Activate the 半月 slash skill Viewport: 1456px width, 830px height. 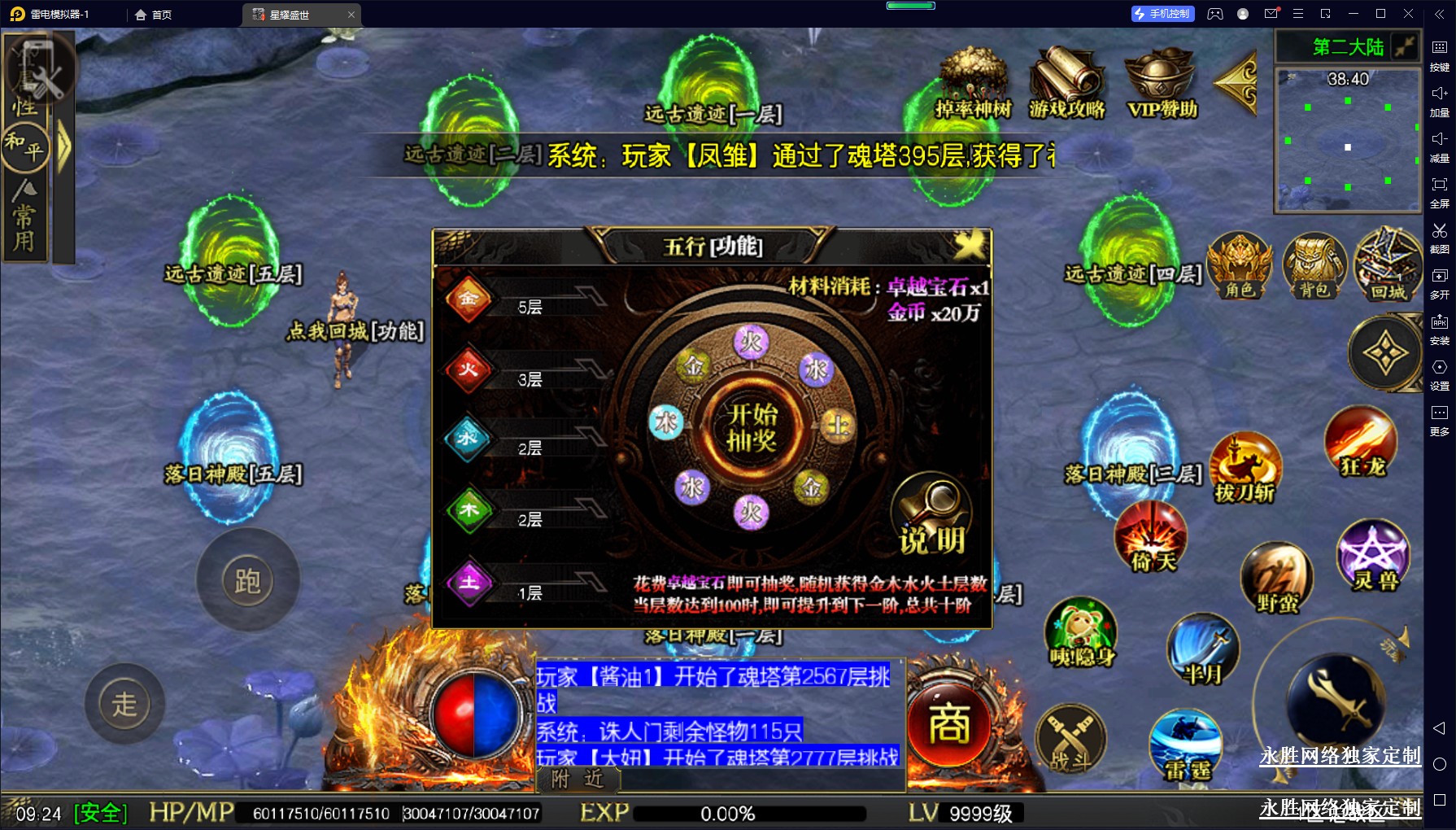click(1202, 650)
